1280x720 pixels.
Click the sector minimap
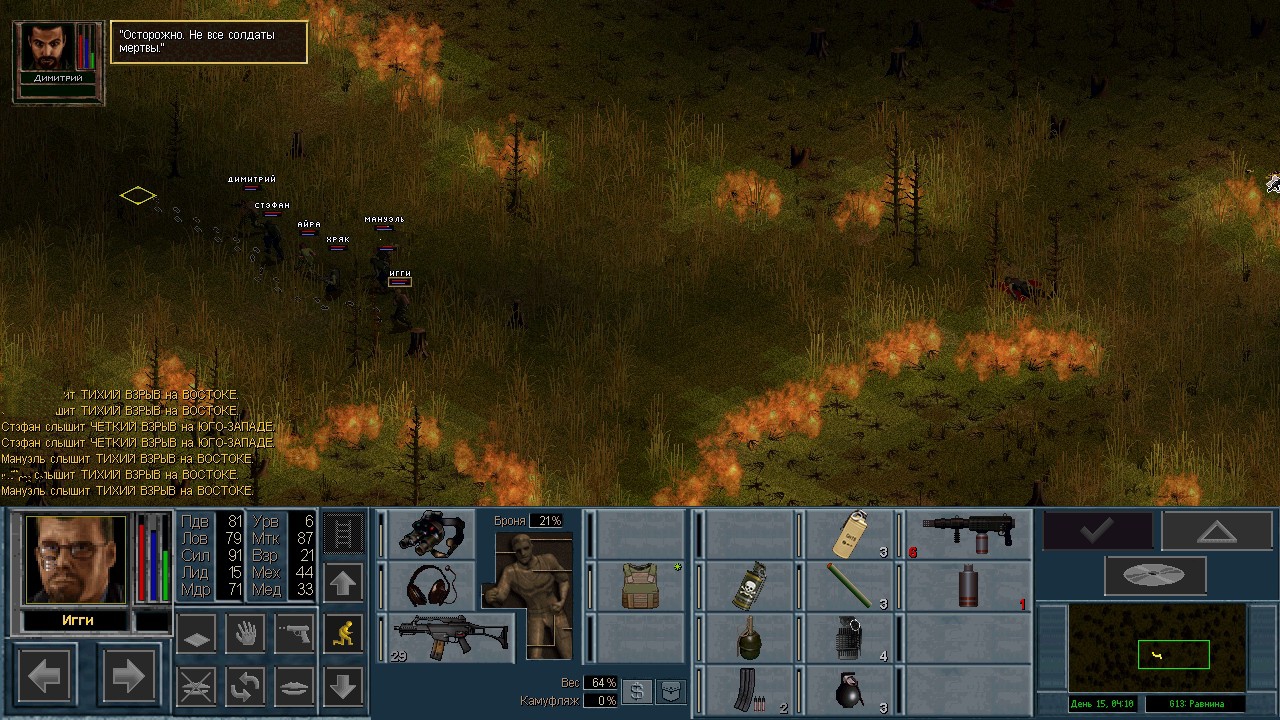(x=1157, y=648)
